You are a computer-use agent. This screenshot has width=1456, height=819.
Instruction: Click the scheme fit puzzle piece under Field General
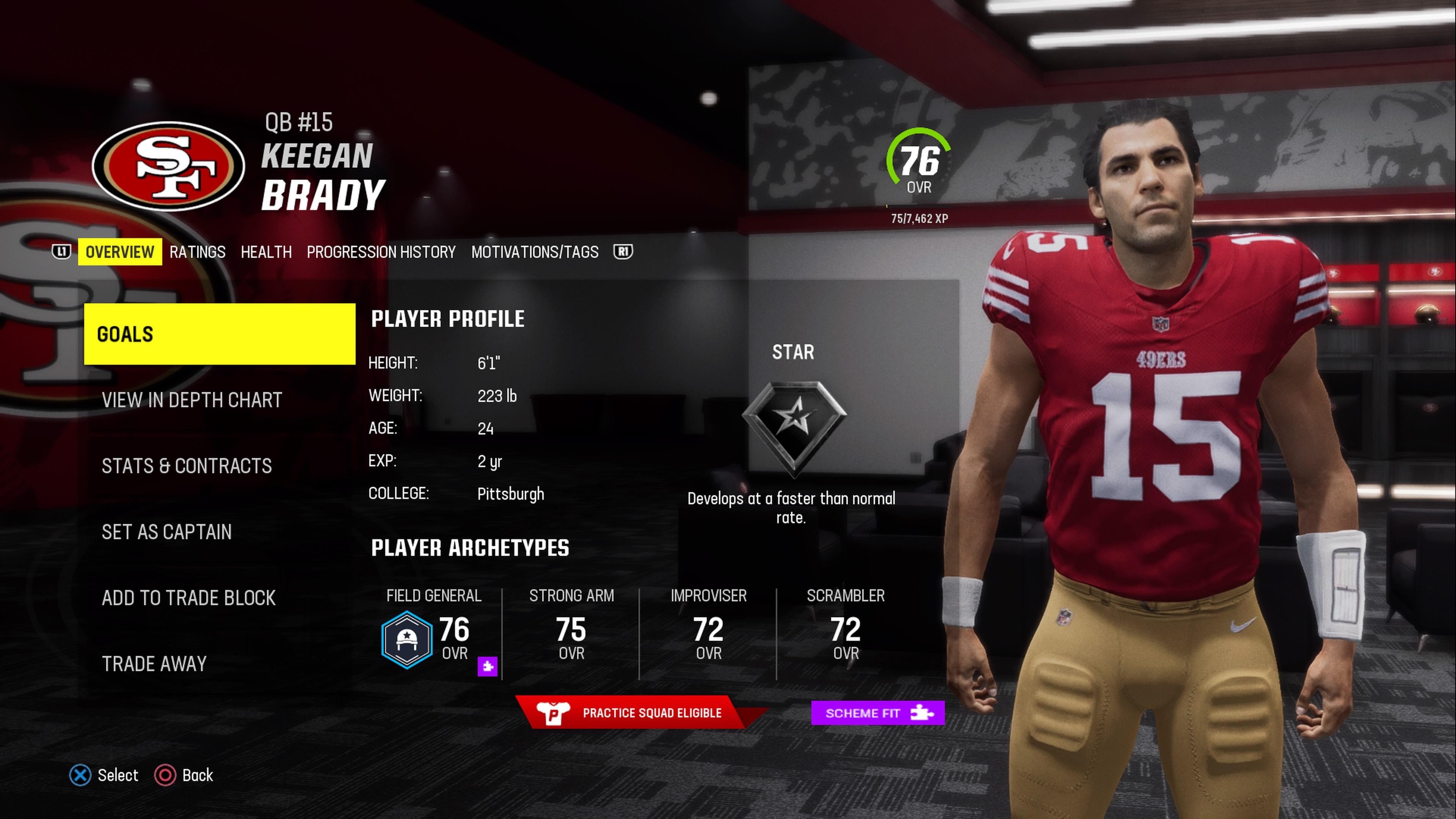[x=487, y=667]
